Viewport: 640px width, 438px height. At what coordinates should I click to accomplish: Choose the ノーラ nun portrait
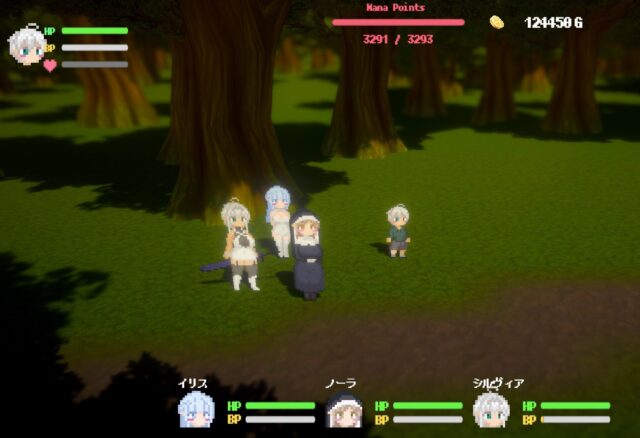[343, 411]
